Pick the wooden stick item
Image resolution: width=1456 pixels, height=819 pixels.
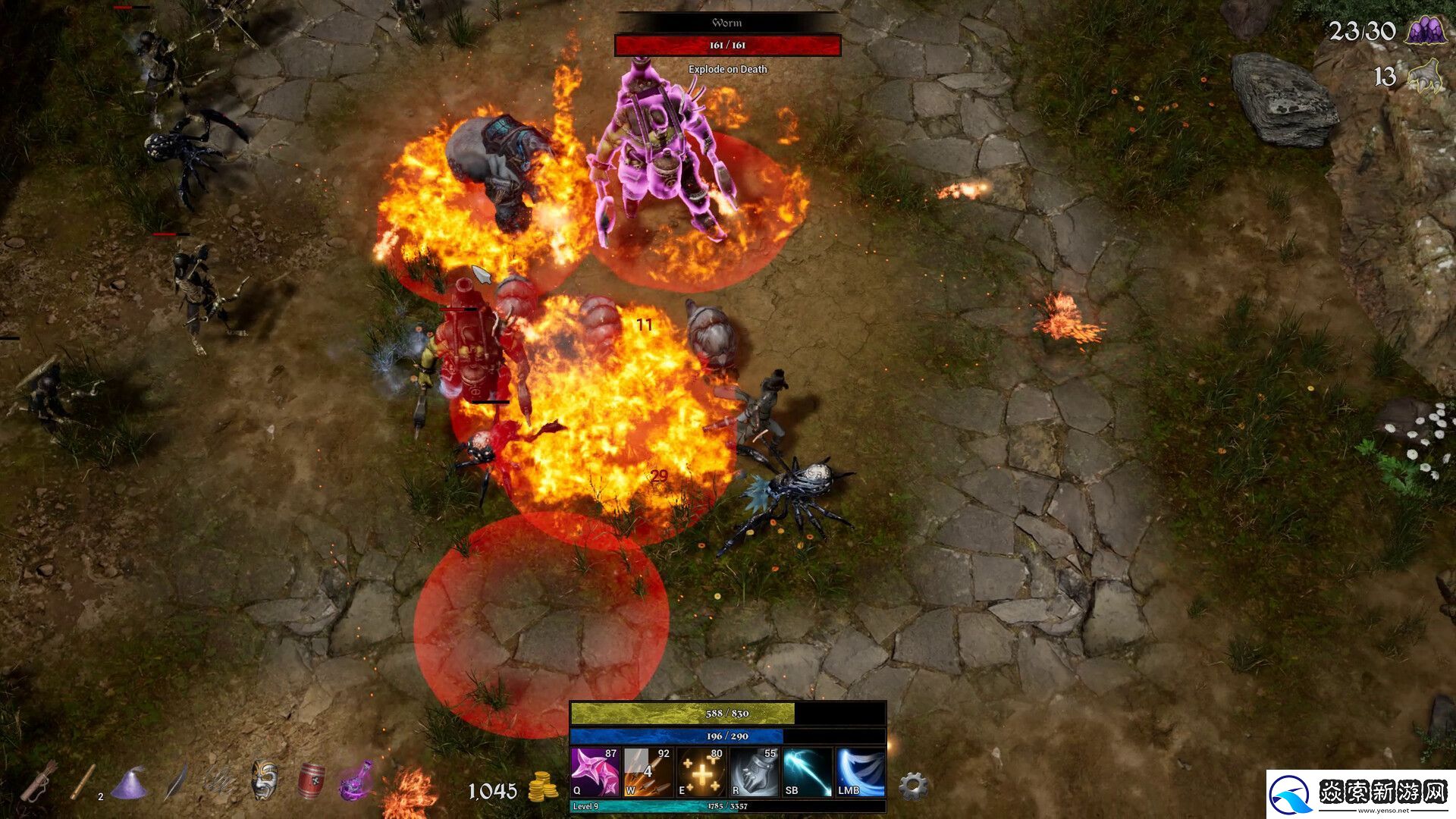coord(83,781)
